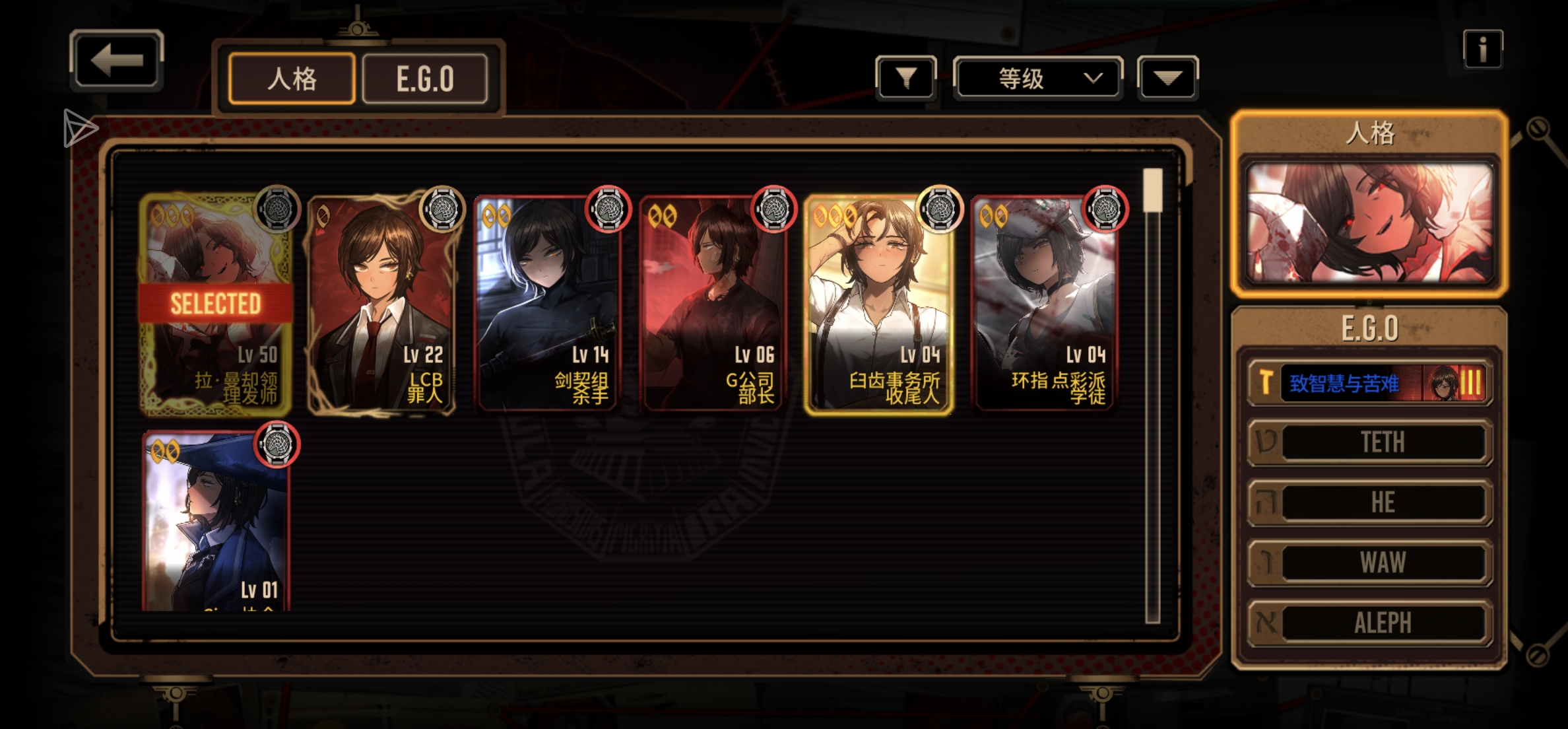This screenshot has height=729, width=1568.
Task: Switch to the E.G.O tab
Action: tap(425, 79)
